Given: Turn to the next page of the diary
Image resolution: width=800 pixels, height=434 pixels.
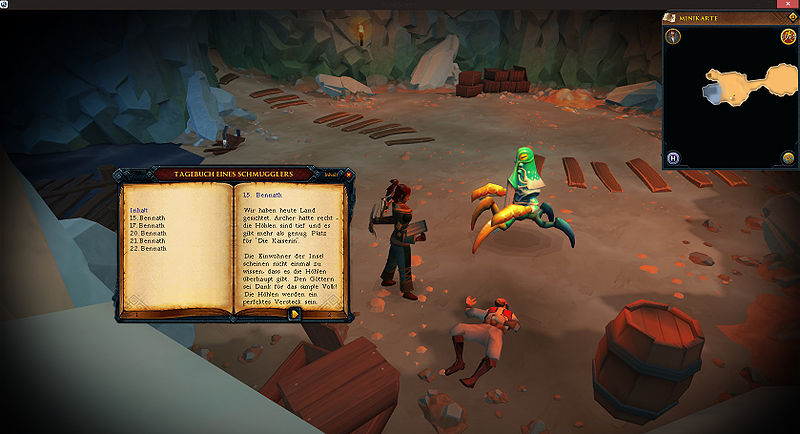Looking at the screenshot, I should 296,313.
